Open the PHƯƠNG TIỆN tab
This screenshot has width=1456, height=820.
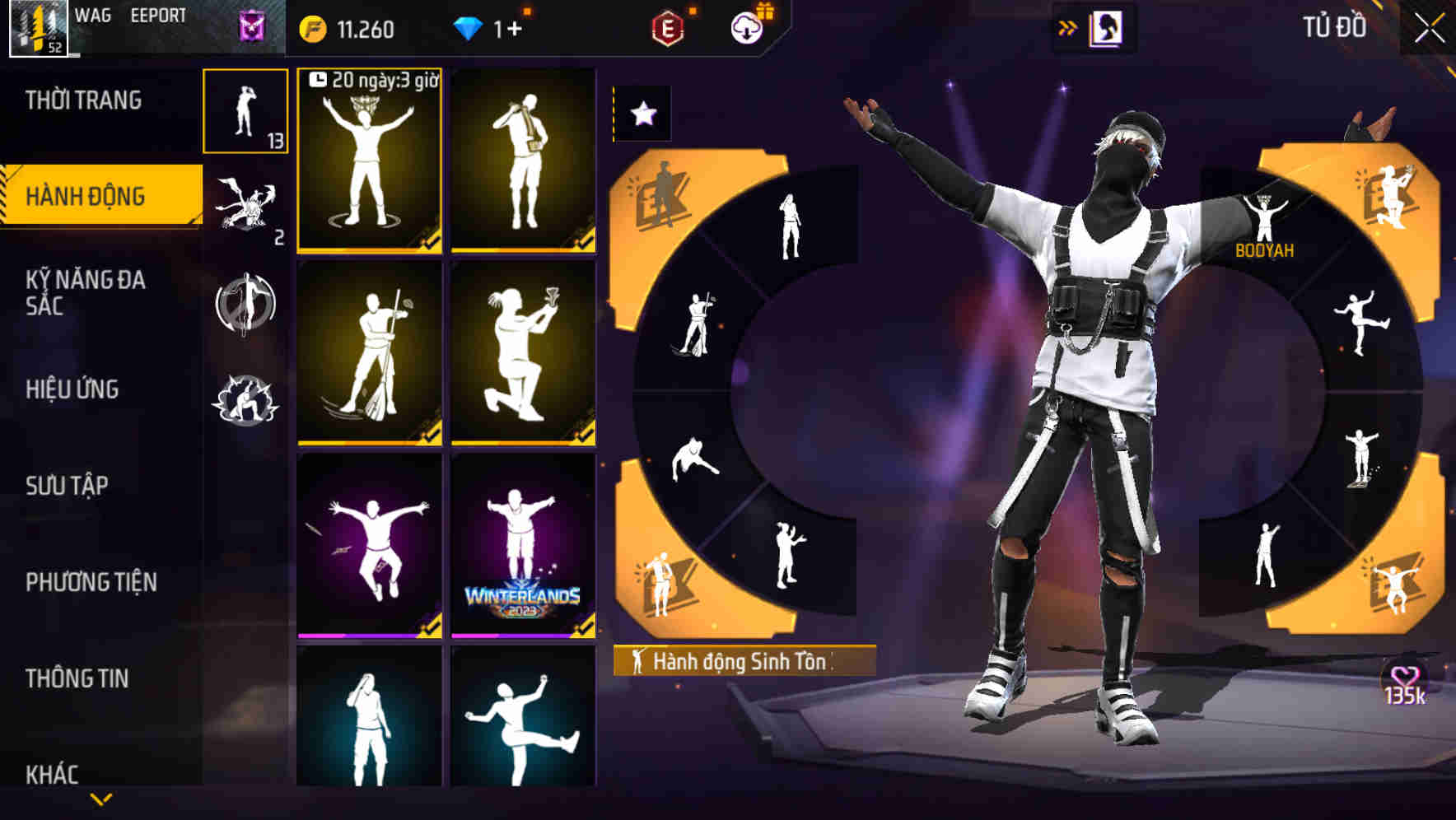pos(91,583)
